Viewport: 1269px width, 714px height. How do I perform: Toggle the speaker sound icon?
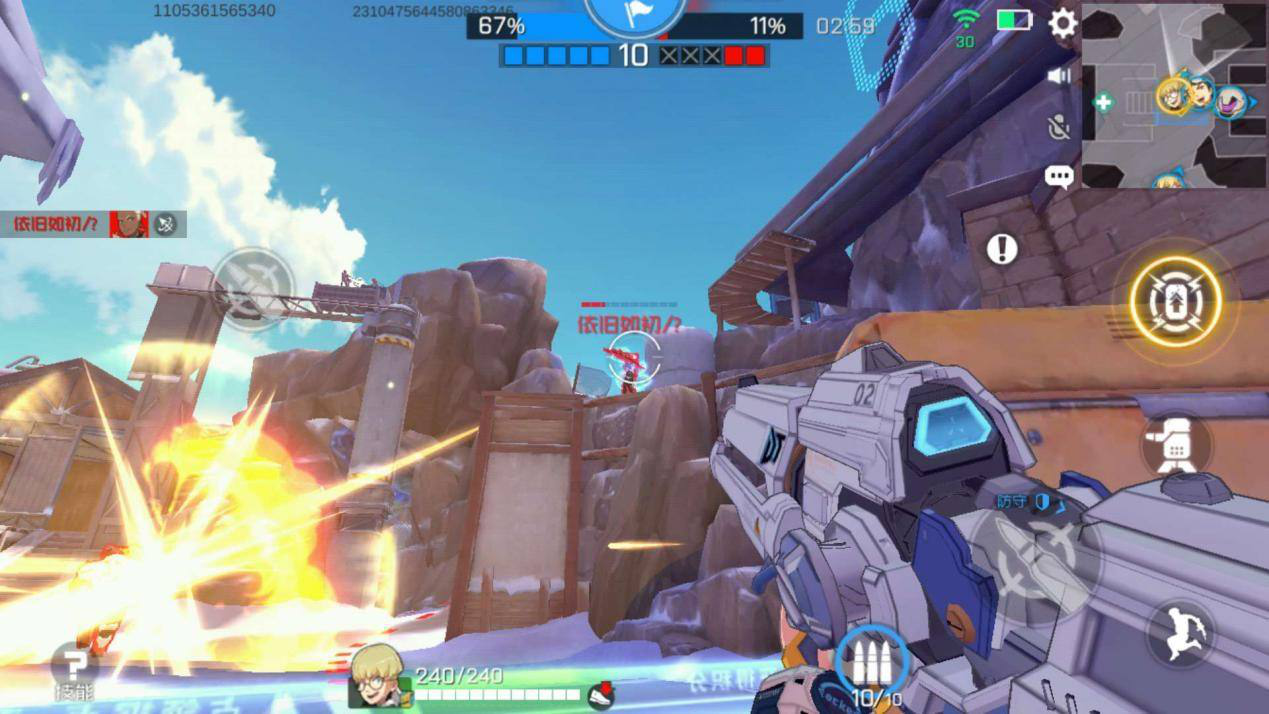tap(1059, 76)
